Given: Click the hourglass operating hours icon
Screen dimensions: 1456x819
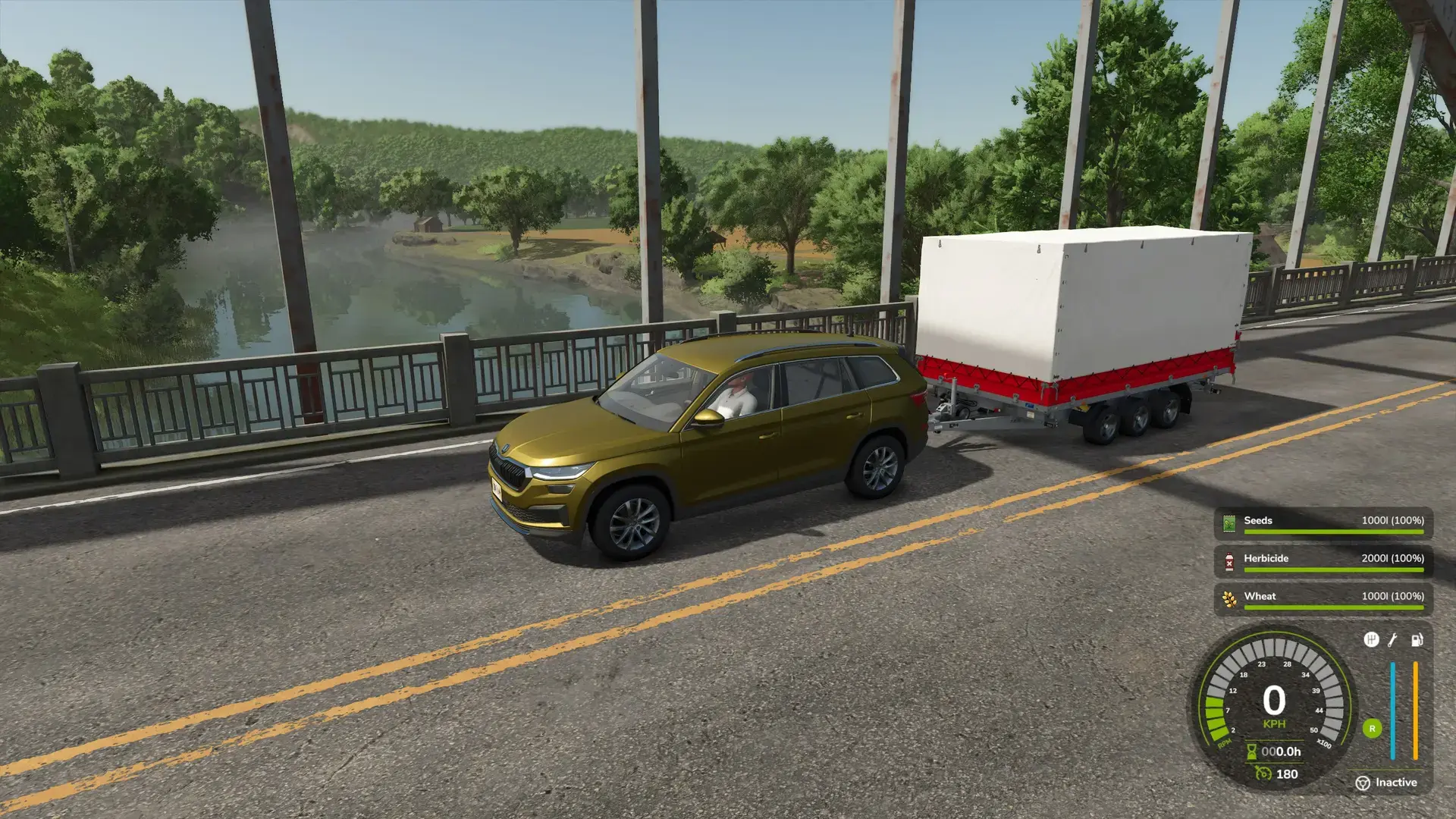Looking at the screenshot, I should [x=1252, y=752].
